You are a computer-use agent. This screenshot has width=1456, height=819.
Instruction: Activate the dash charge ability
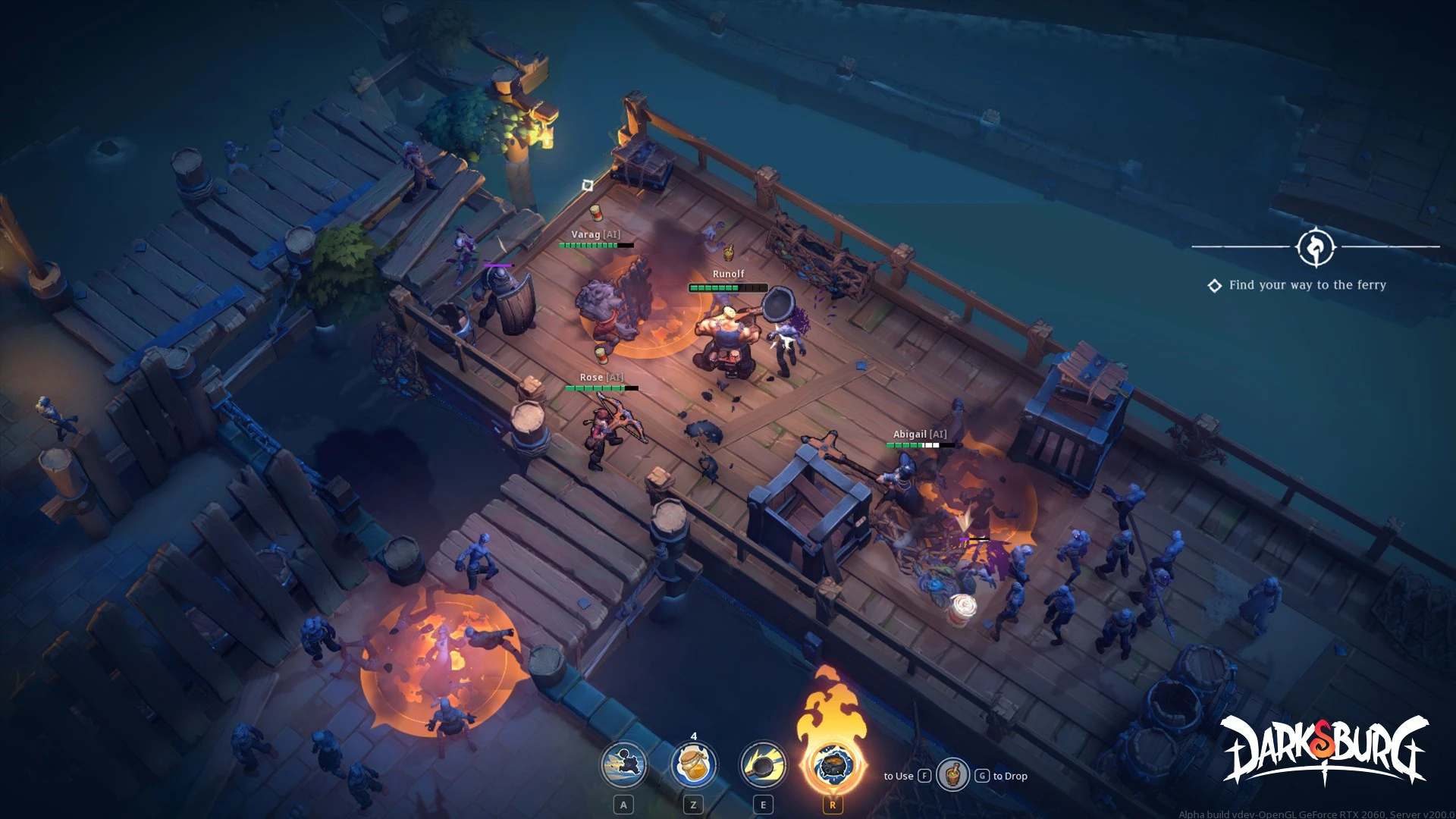coord(623,764)
